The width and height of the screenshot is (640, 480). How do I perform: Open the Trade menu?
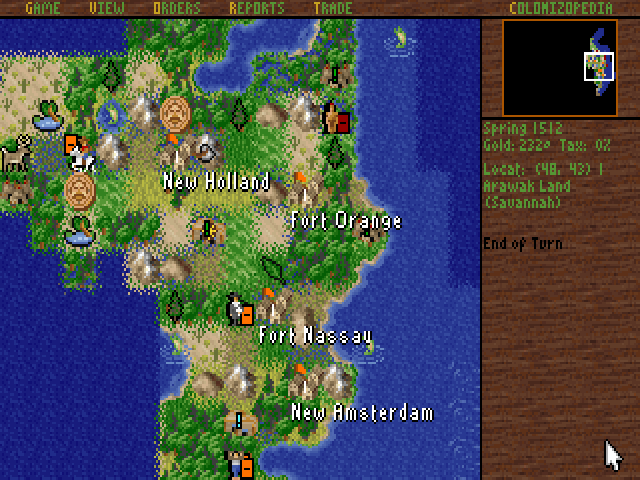332,8
